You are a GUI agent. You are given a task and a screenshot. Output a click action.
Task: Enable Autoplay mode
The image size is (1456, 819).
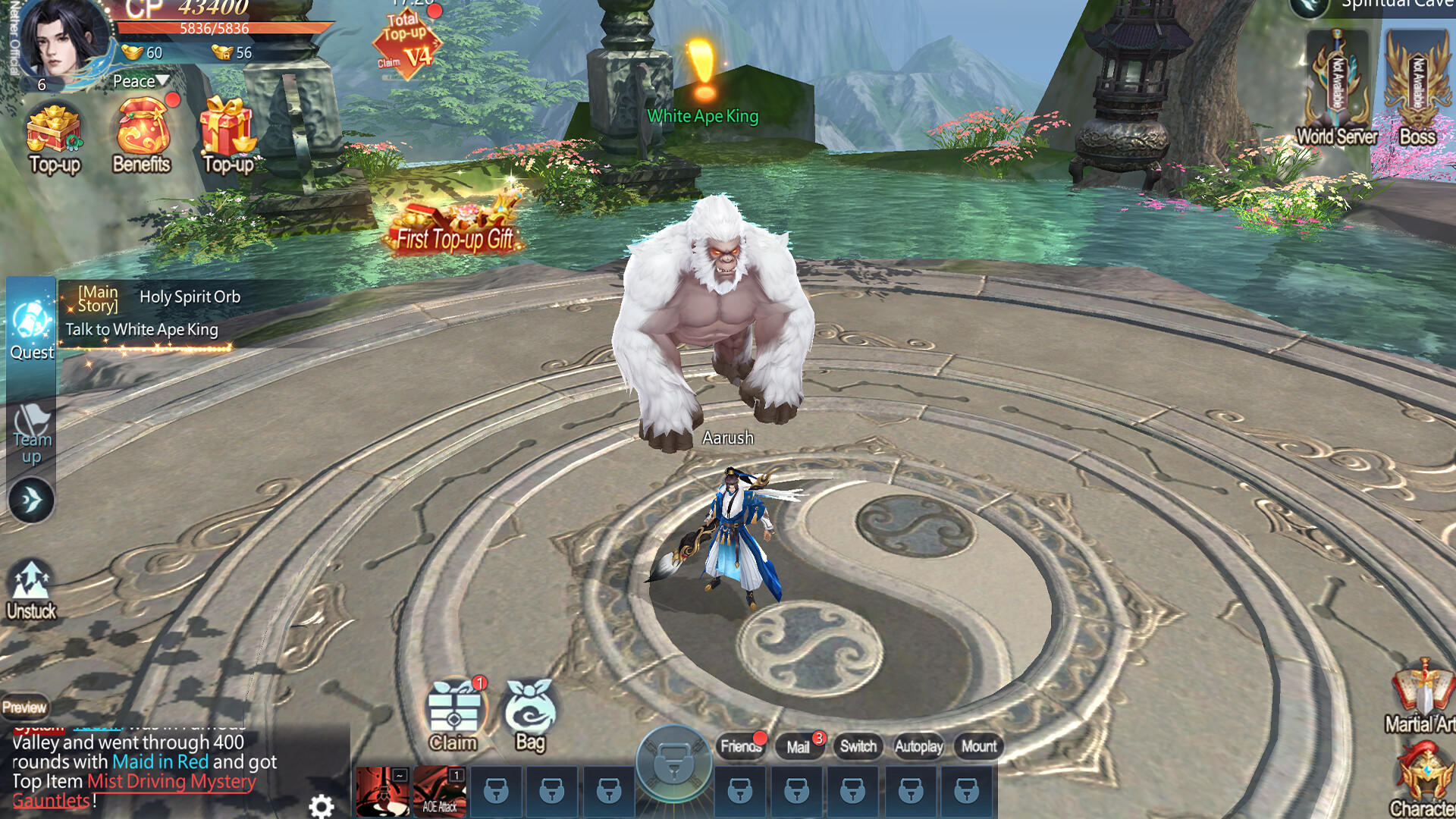pos(919,747)
